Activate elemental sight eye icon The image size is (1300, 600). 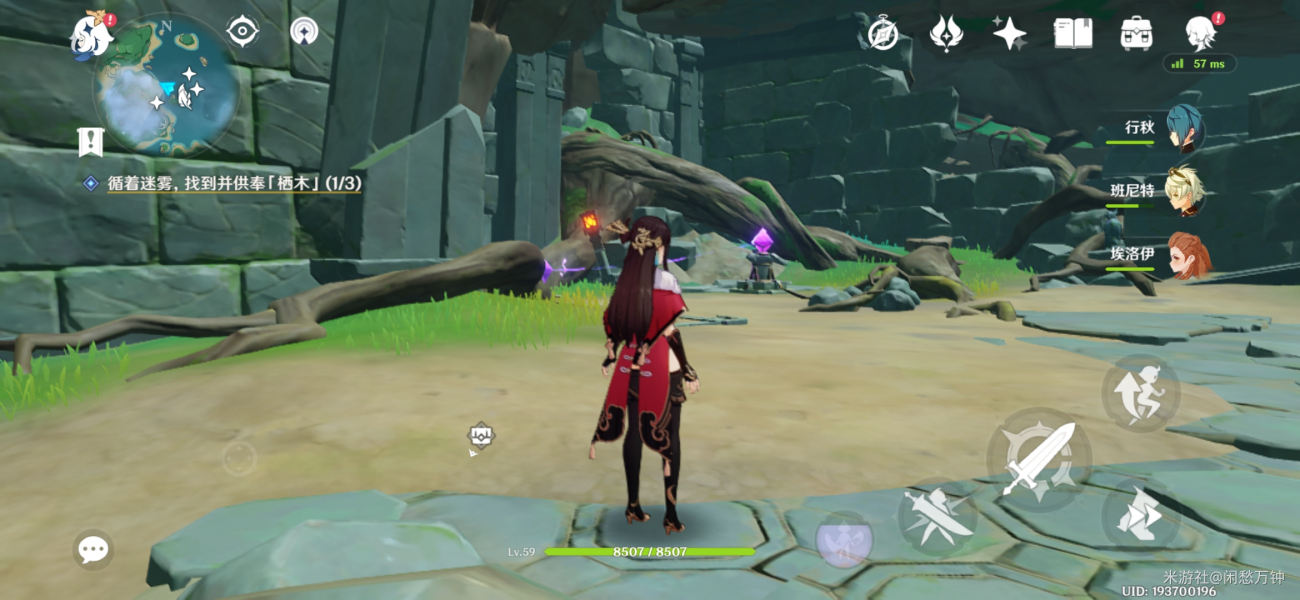tap(242, 31)
